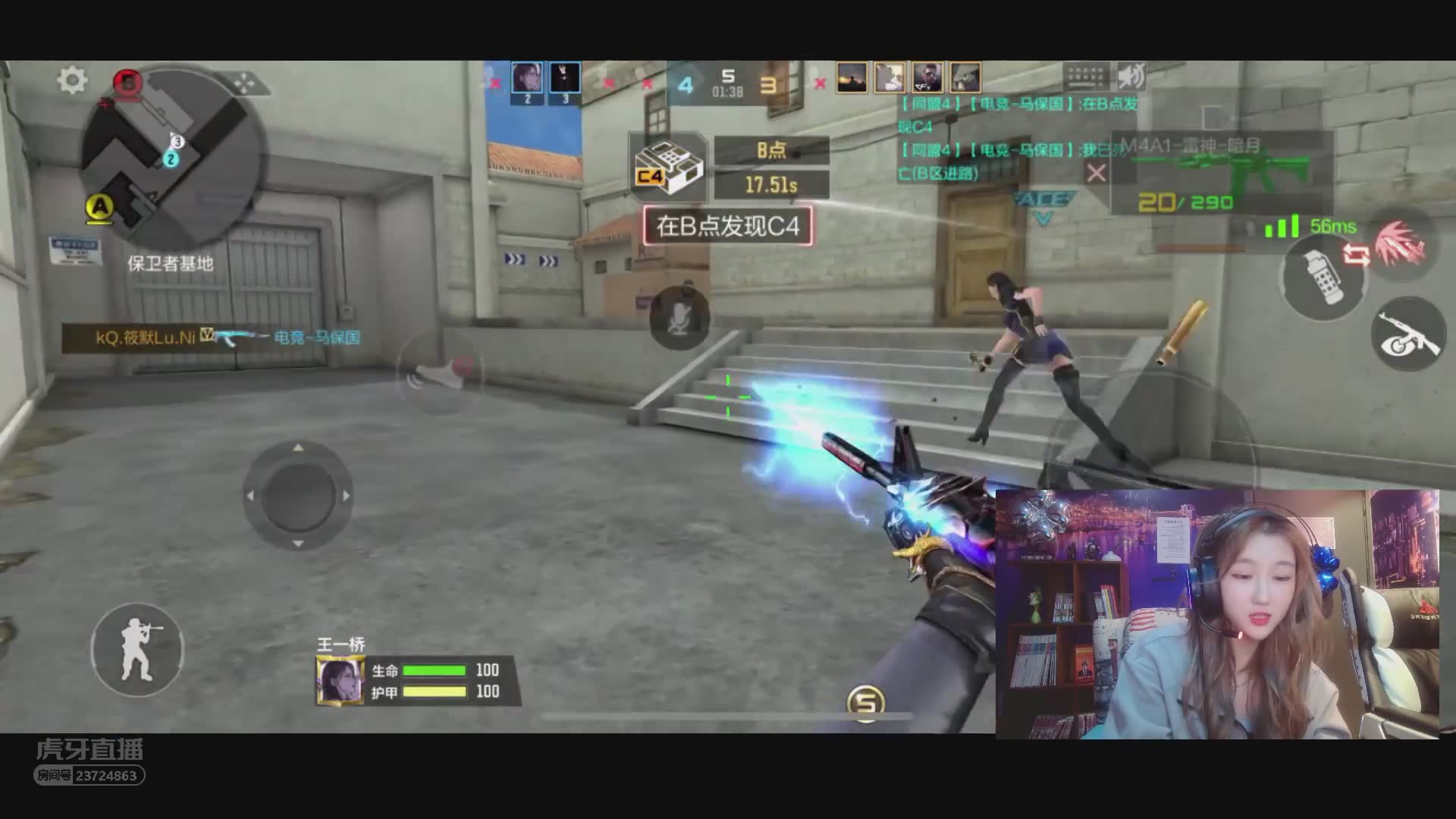Tap the gamepad icon beside minimap

(x=245, y=83)
